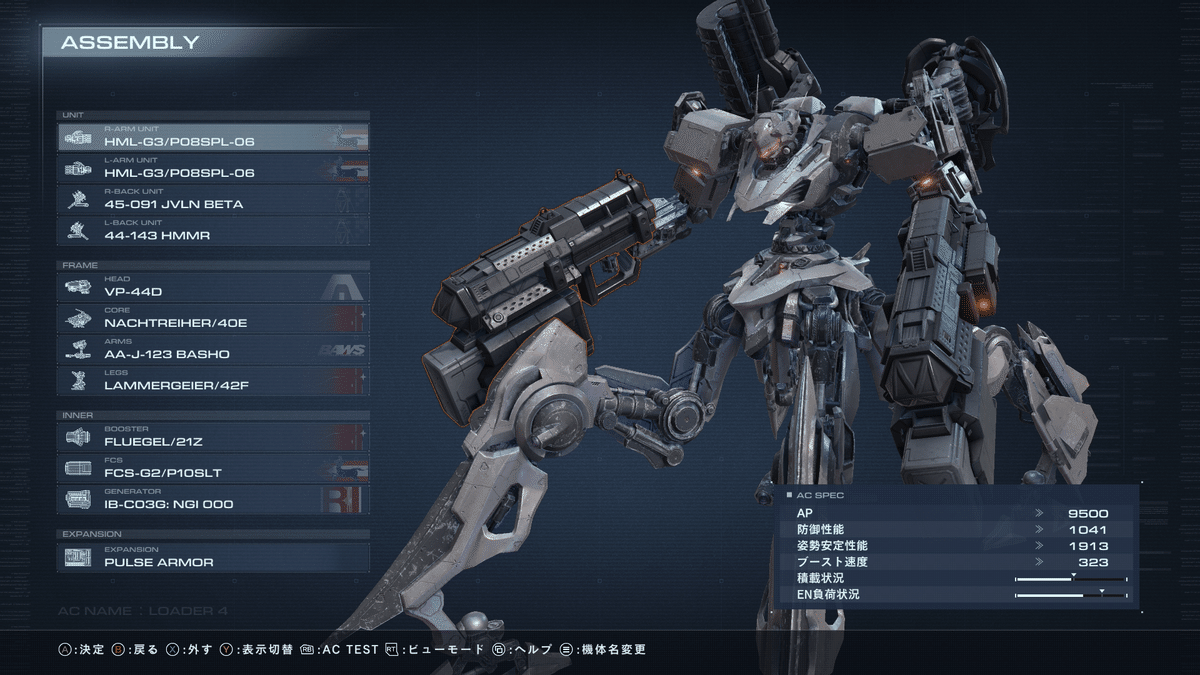The width and height of the screenshot is (1200, 675).
Task: Open the GENERATOR slot IB-C03G: NGI 000
Action: click(x=213, y=499)
